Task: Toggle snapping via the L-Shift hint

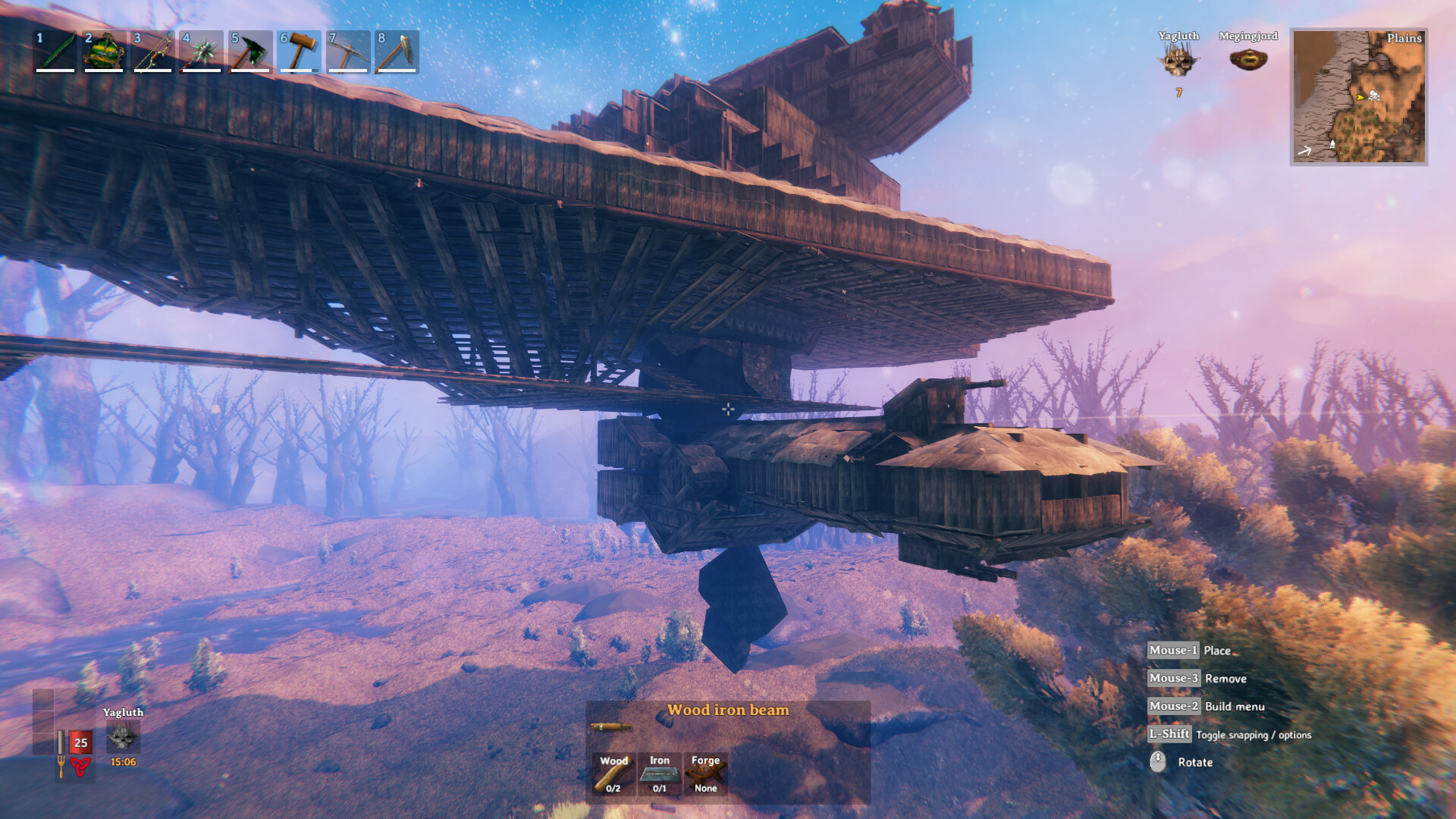Action: (1169, 735)
